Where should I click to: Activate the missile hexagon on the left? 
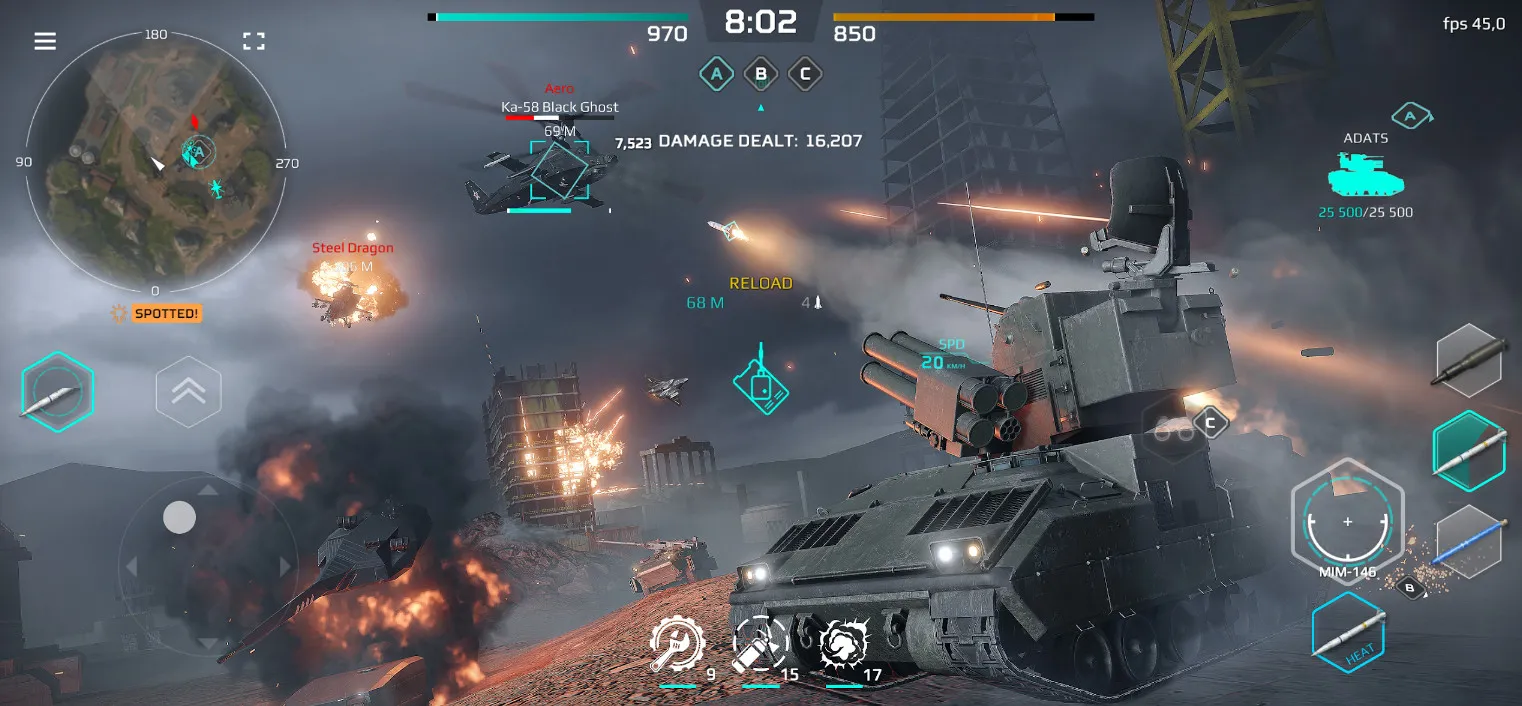point(58,392)
